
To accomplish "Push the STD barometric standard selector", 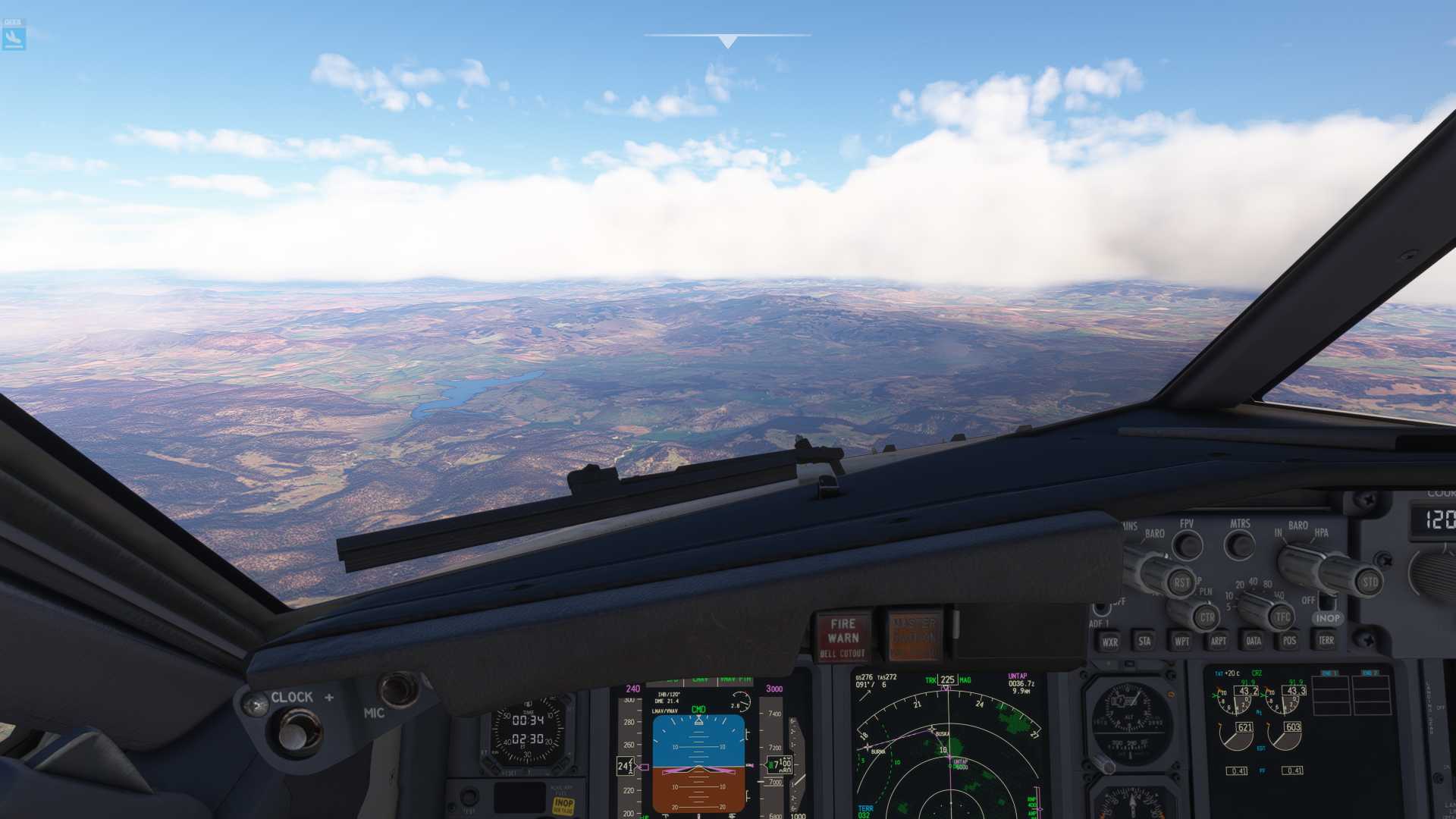I will tap(1372, 582).
